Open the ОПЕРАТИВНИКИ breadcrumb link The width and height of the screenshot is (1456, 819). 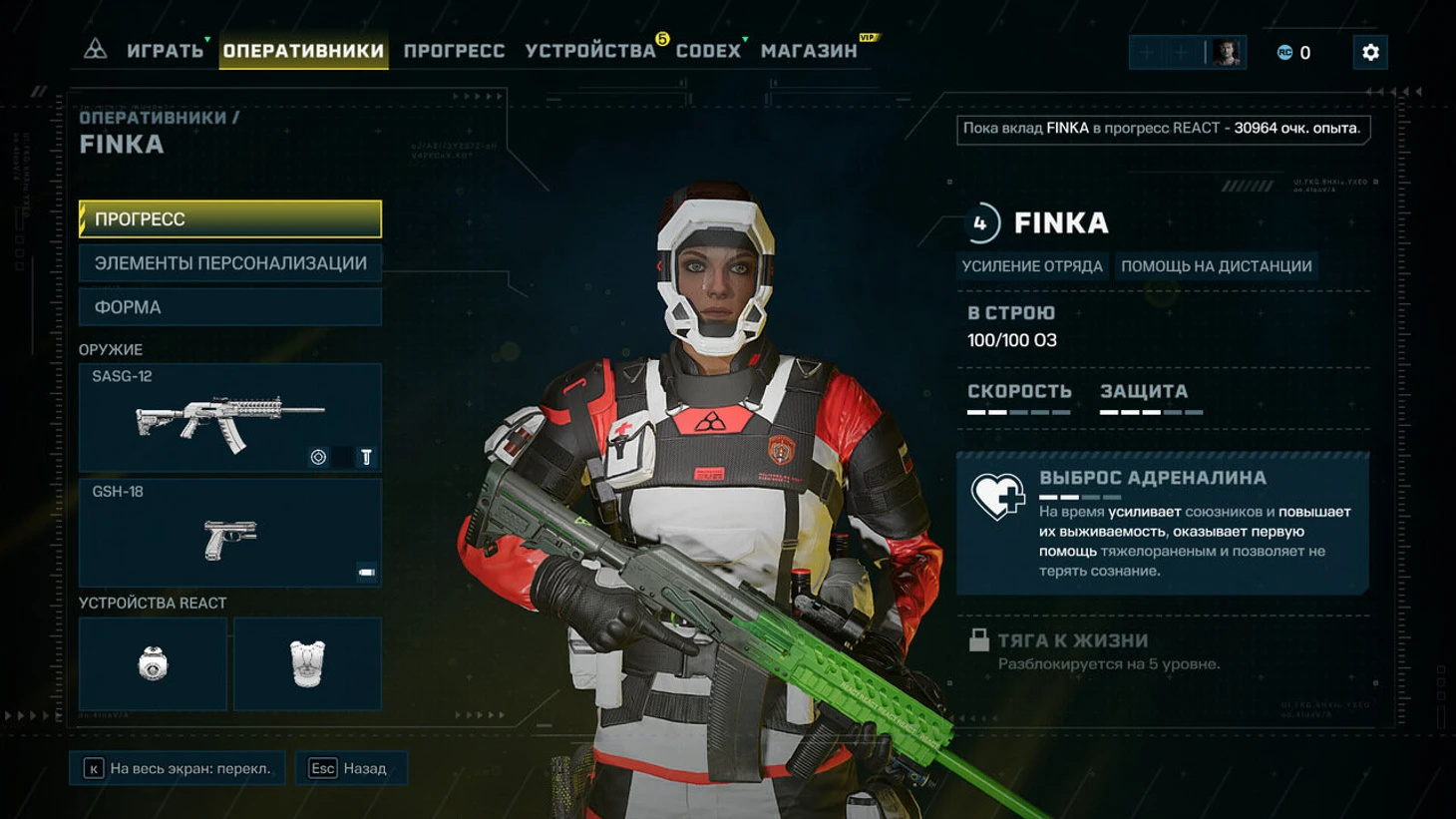tap(153, 118)
